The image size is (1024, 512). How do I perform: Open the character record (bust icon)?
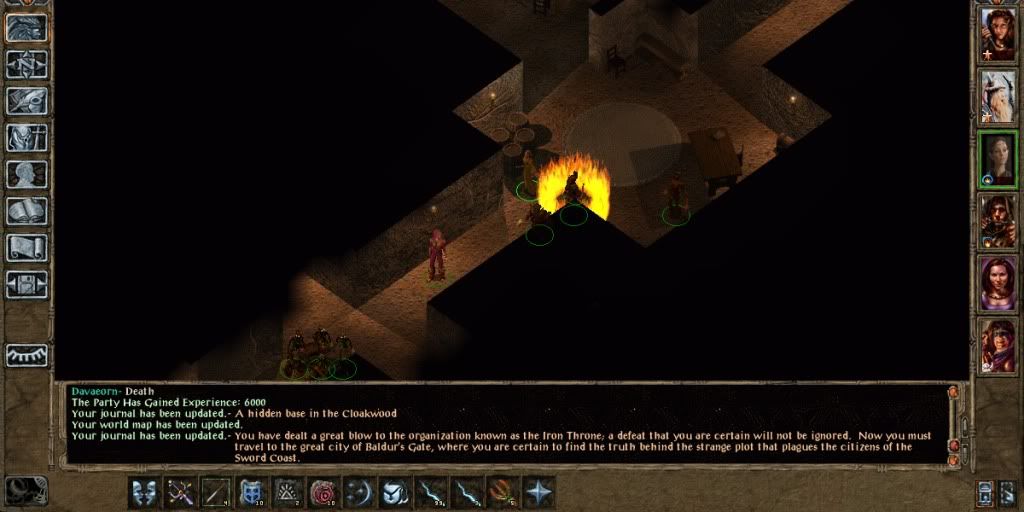[27, 175]
